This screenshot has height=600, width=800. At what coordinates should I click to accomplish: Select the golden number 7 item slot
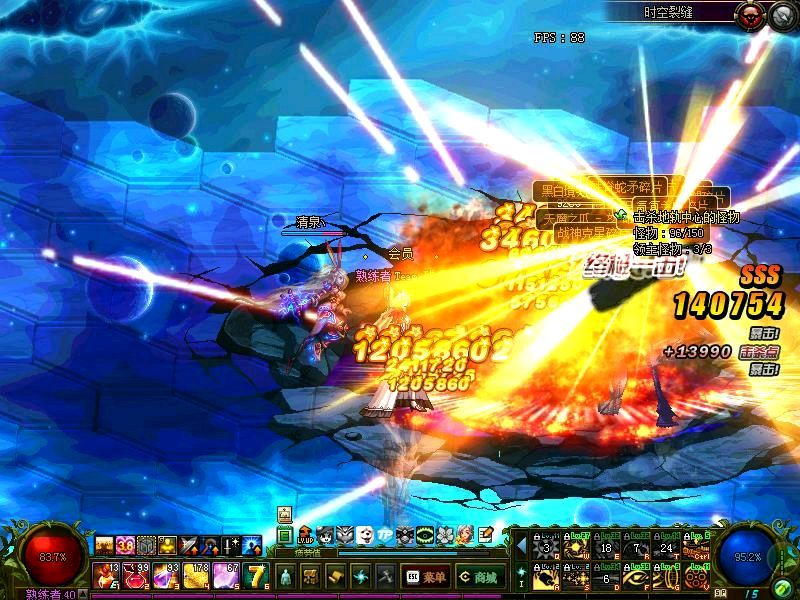[256, 575]
